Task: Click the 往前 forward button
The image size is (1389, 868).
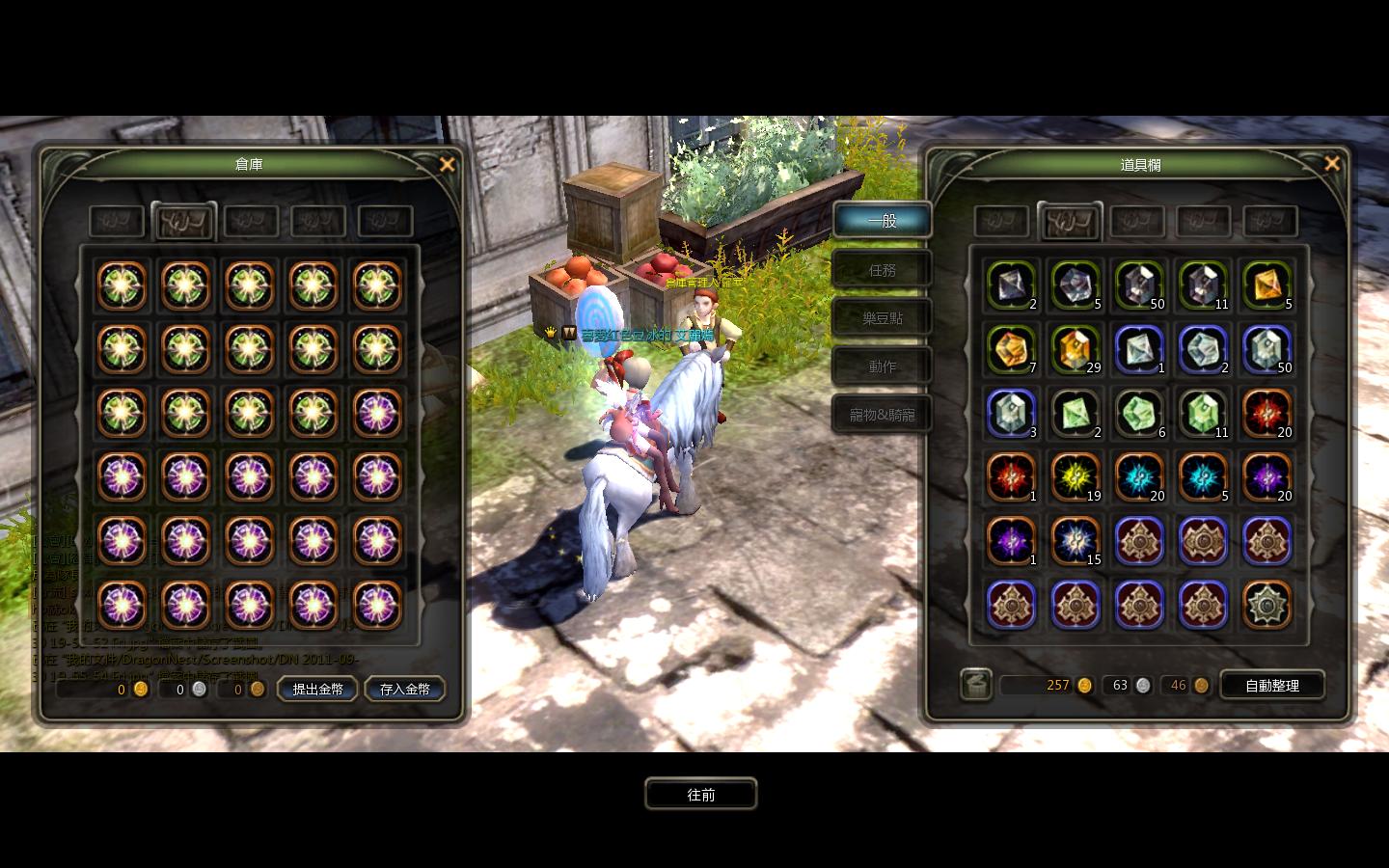Action: pyautogui.click(x=701, y=794)
